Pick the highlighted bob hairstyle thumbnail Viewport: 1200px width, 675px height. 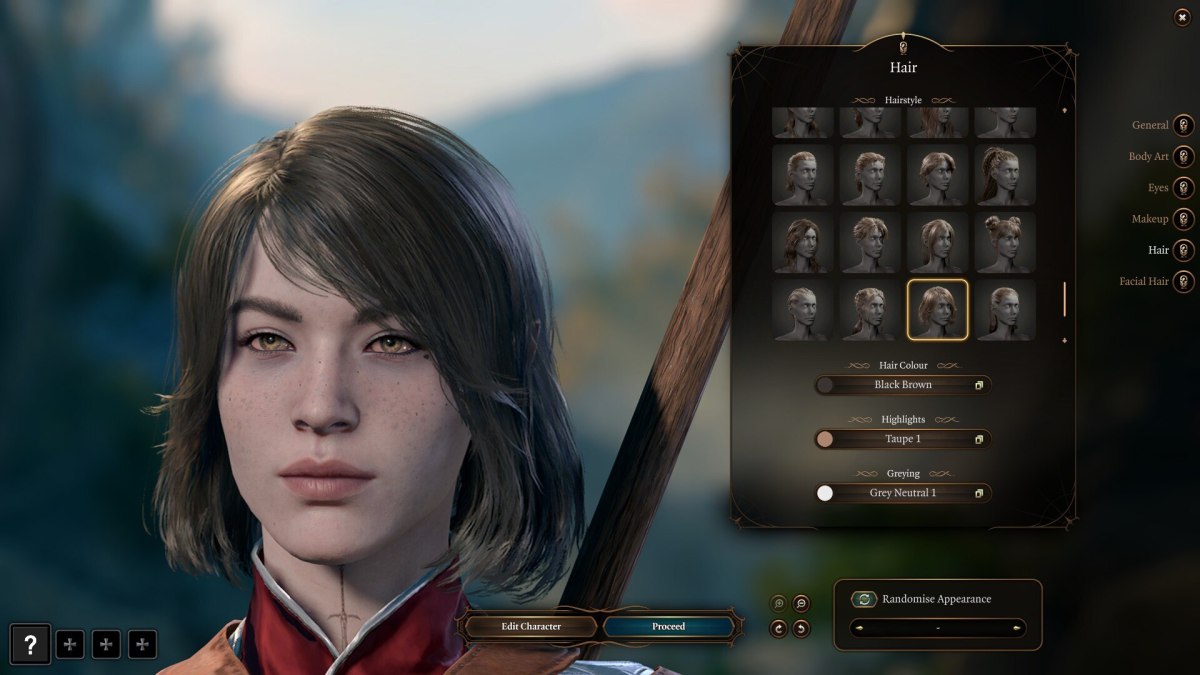pyautogui.click(x=937, y=310)
